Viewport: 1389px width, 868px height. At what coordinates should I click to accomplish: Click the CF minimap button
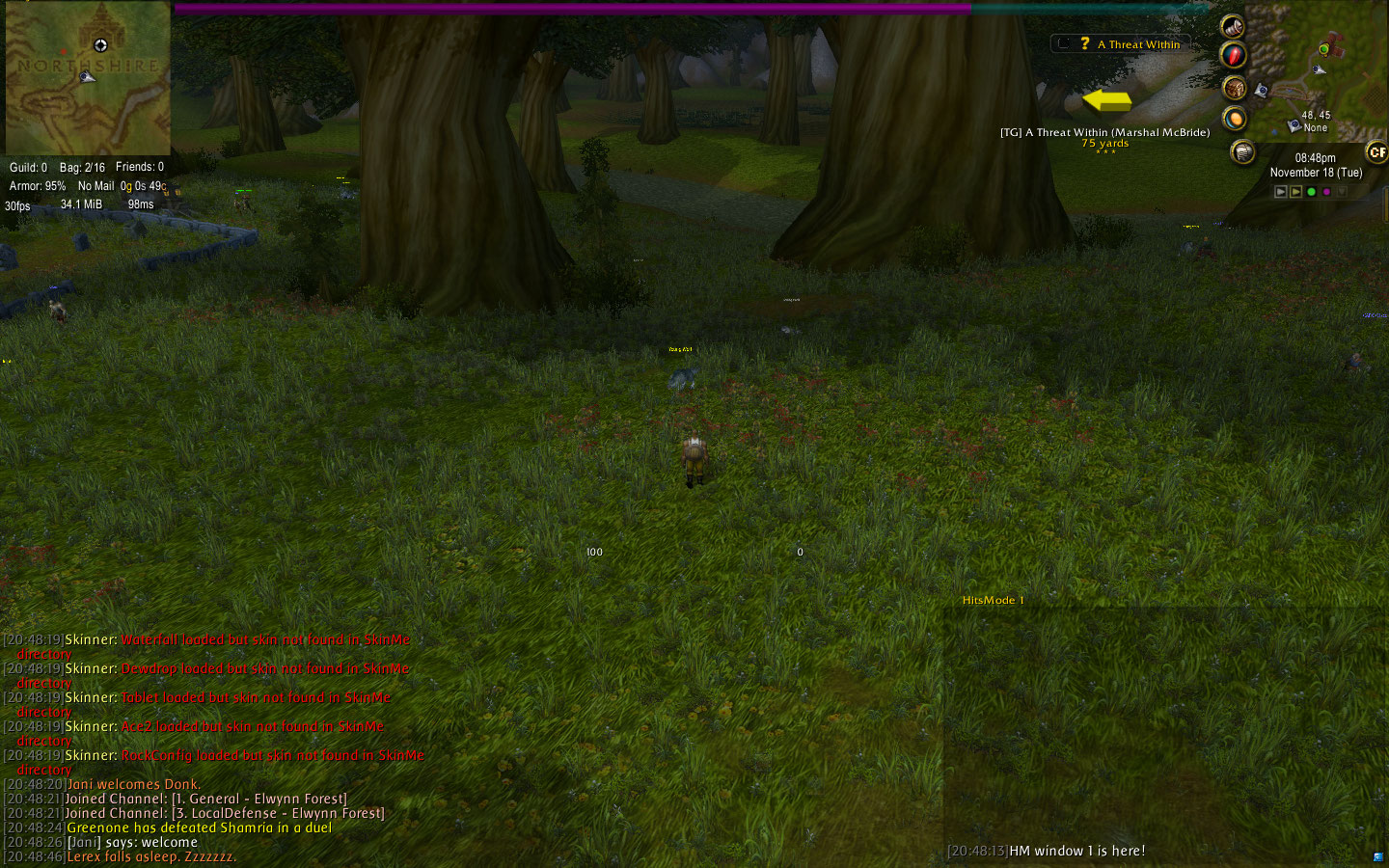[x=1376, y=152]
